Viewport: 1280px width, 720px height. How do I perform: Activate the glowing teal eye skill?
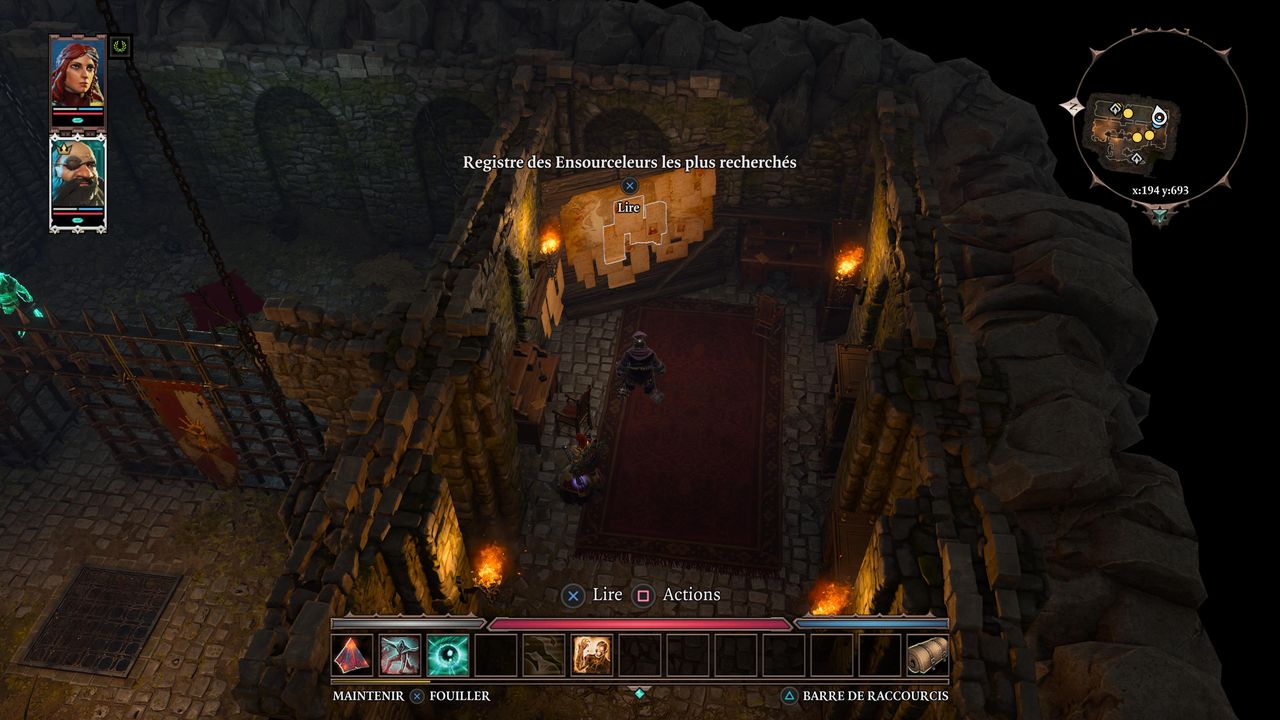(448, 656)
